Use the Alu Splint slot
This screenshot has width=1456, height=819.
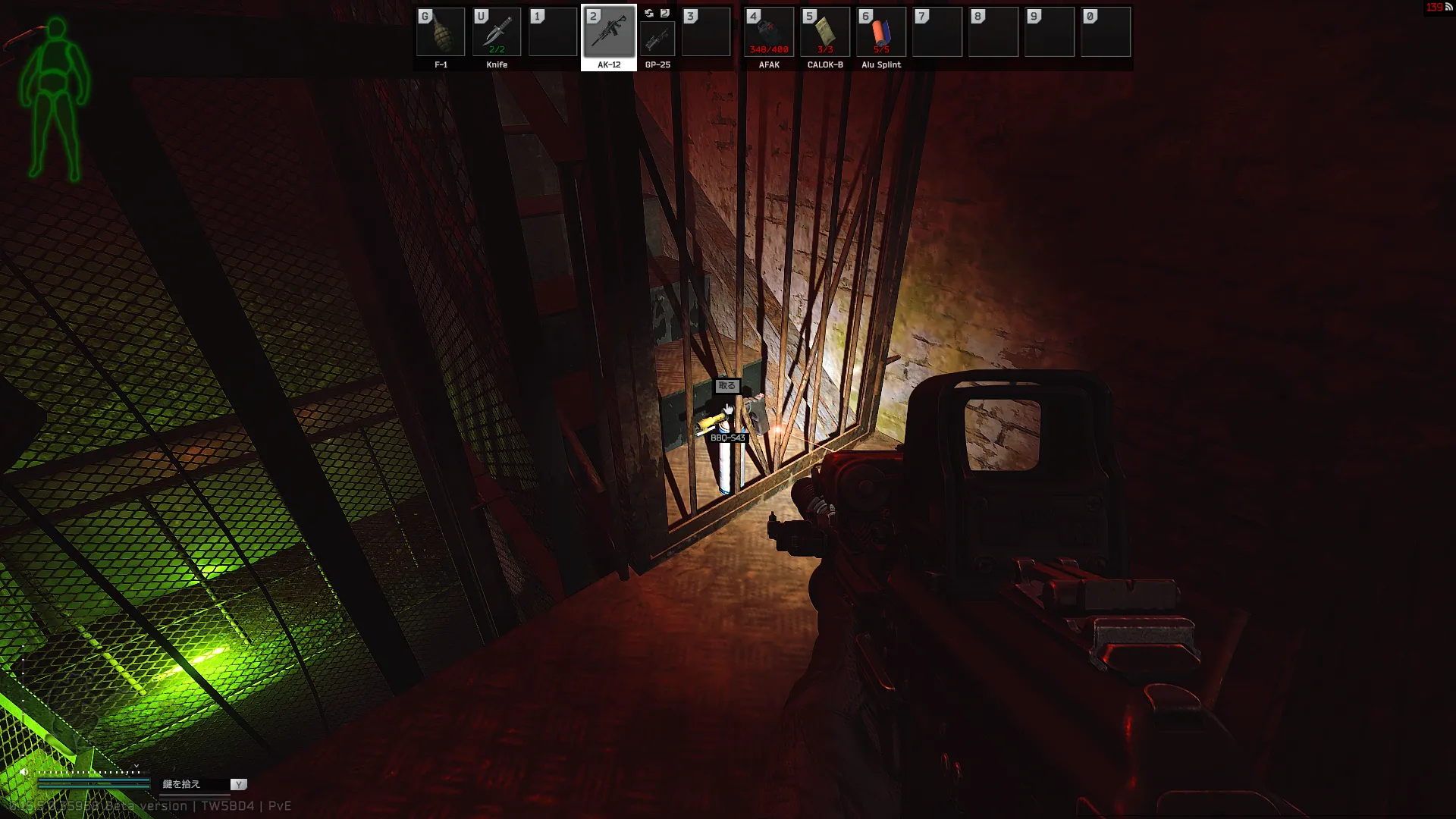881,33
